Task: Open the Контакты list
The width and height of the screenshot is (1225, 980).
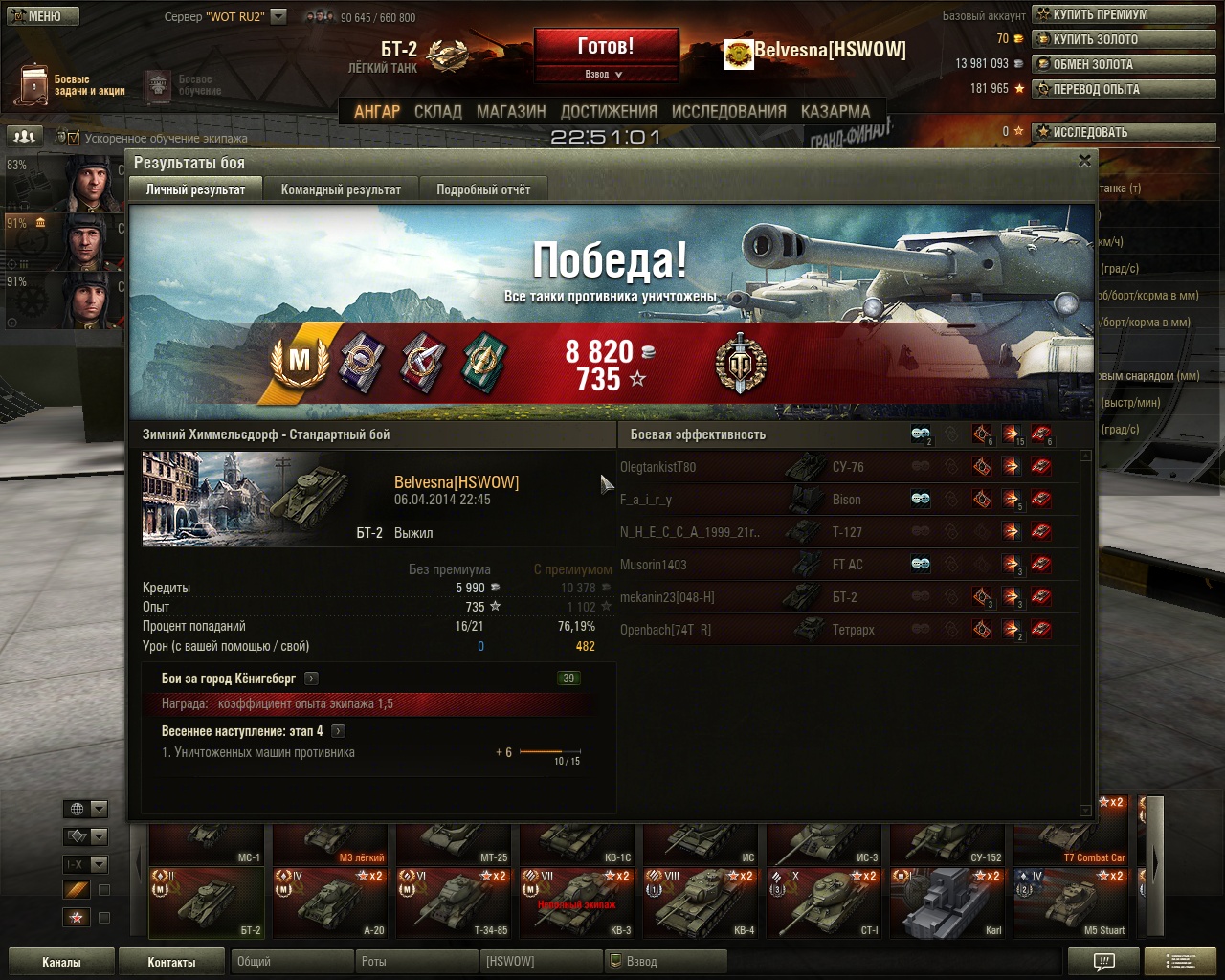Action: pyautogui.click(x=171, y=962)
